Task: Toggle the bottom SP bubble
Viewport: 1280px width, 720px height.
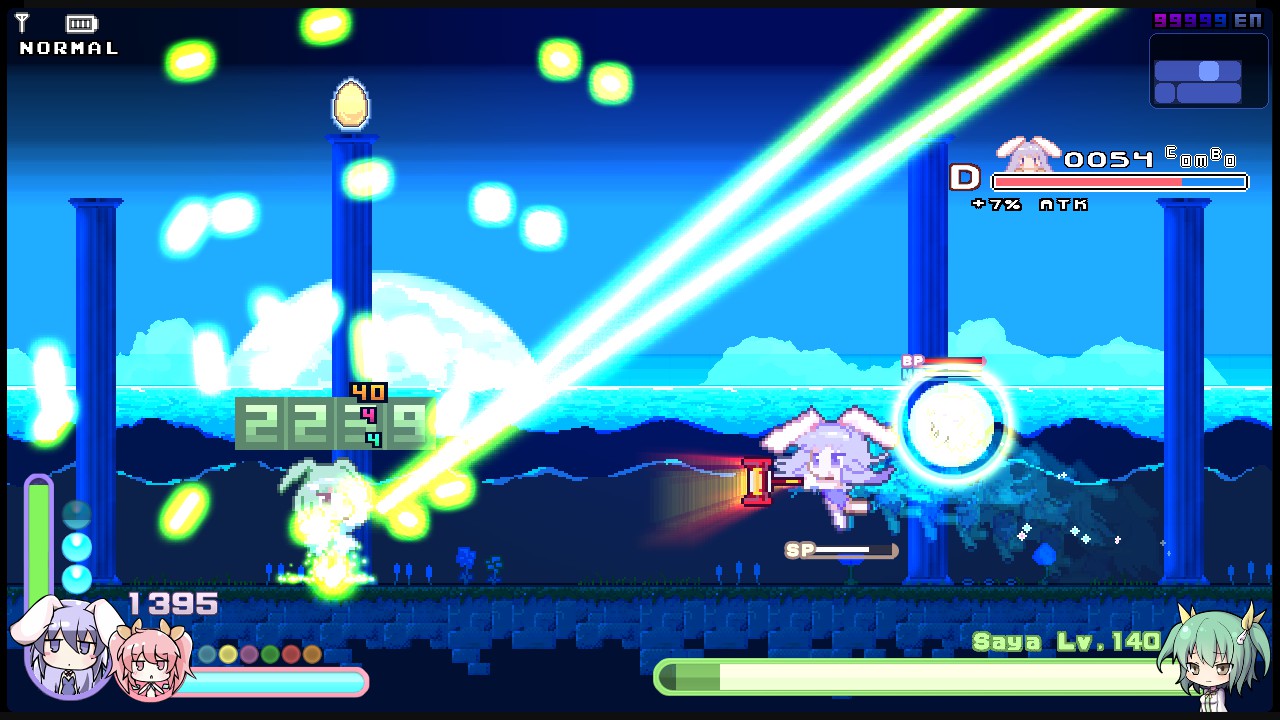Action: (x=76, y=579)
